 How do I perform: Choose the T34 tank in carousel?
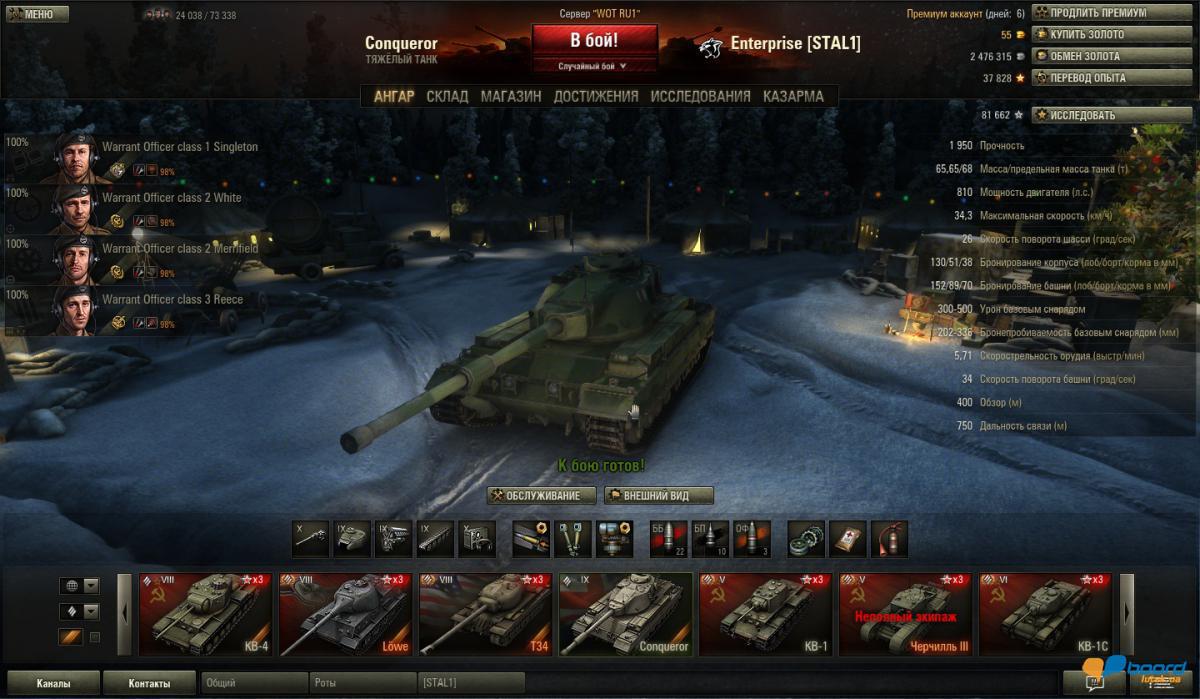484,613
